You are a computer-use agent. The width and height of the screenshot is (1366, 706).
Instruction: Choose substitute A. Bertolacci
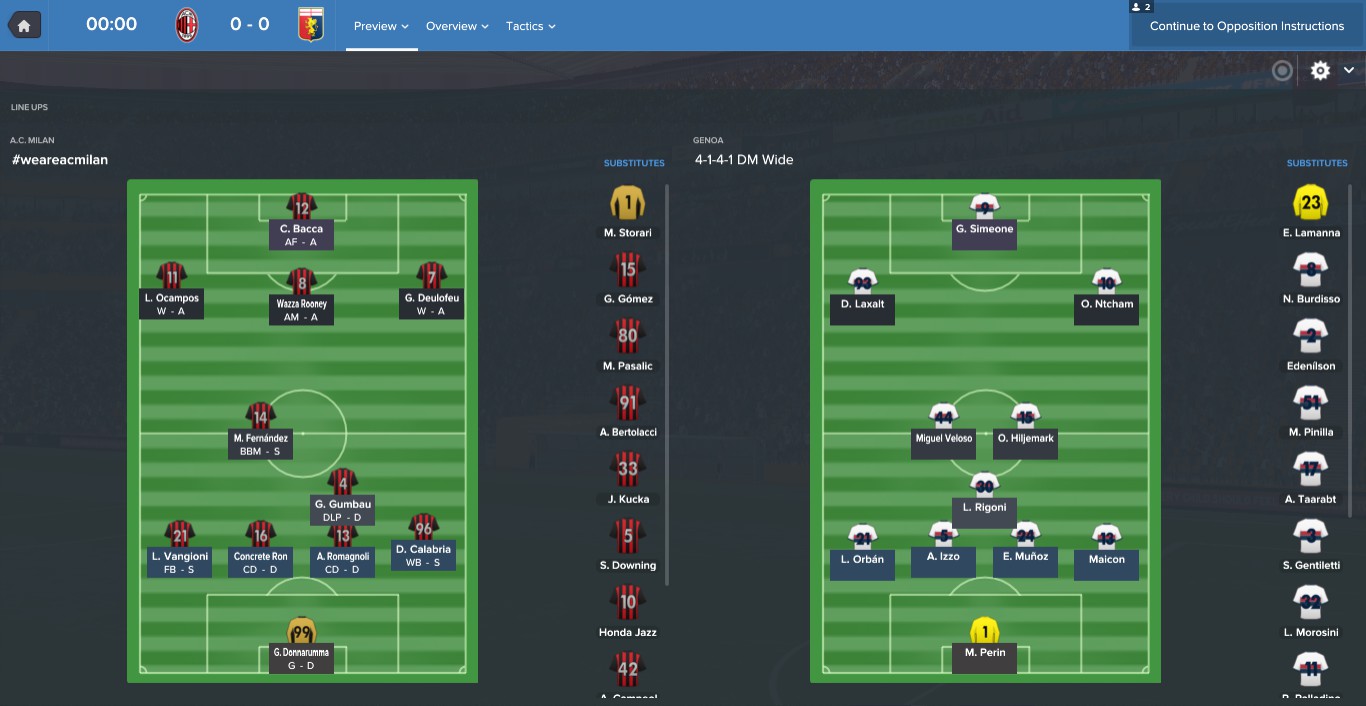click(x=628, y=411)
